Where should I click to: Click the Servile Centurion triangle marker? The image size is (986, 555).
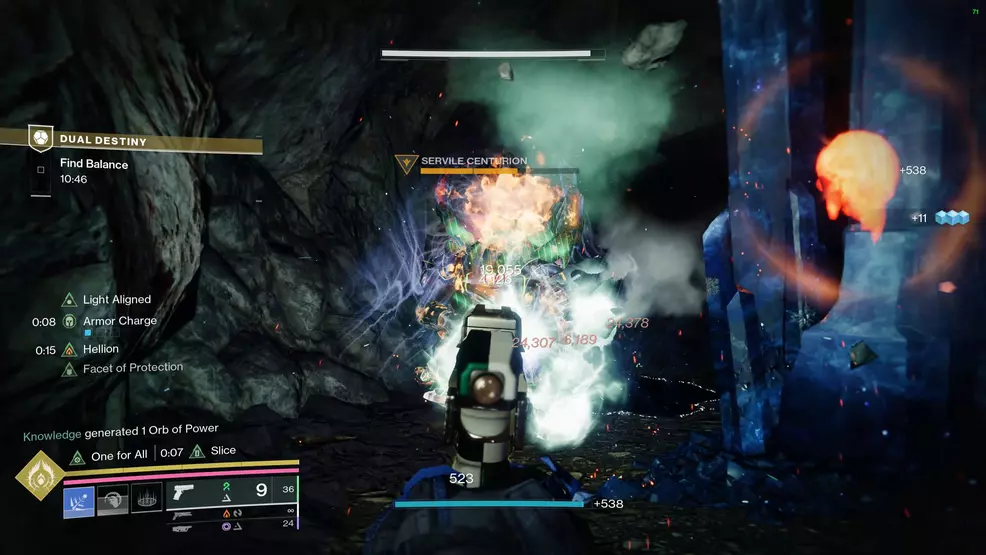(x=407, y=163)
